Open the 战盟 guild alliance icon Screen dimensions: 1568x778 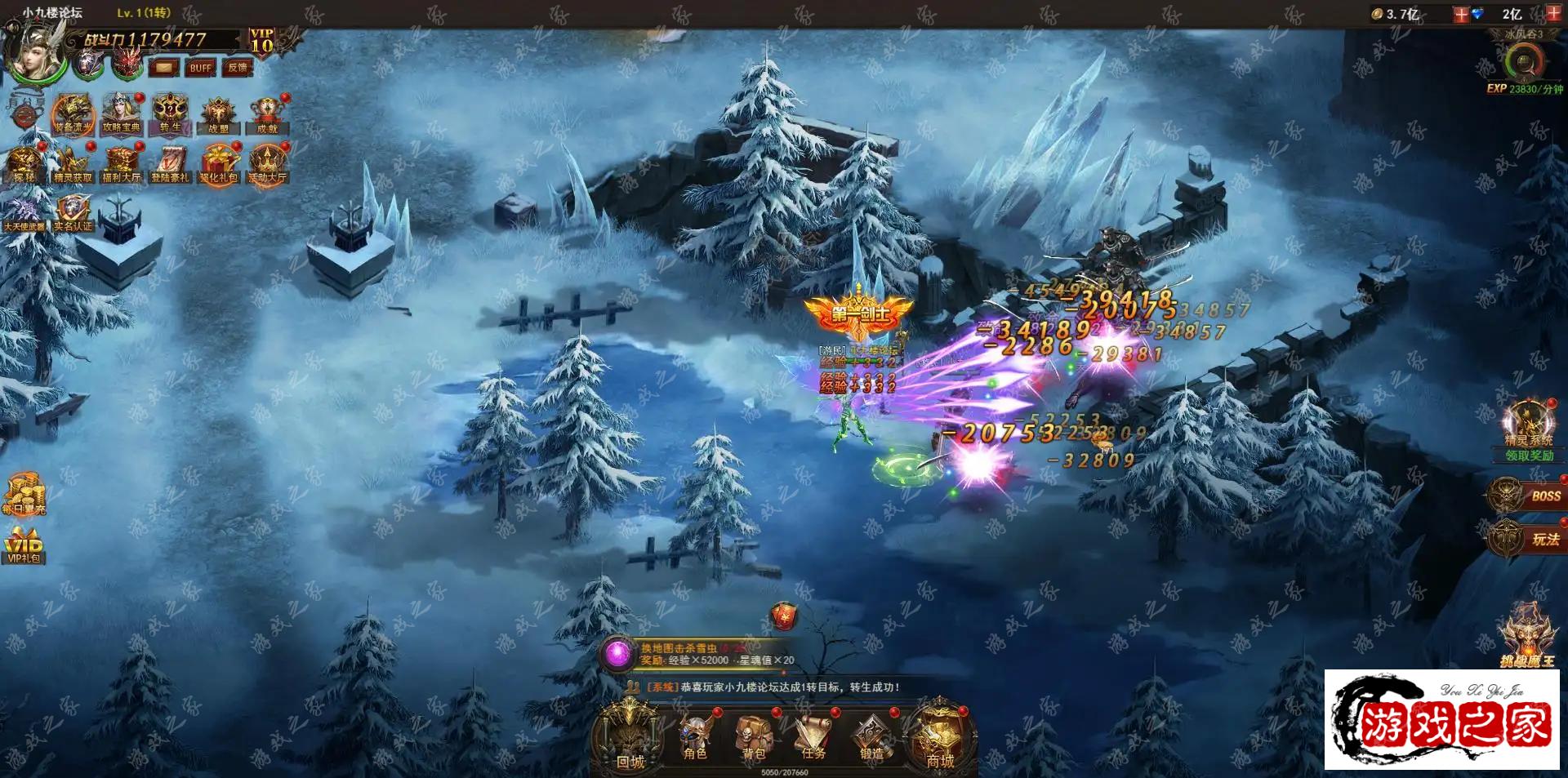tap(218, 115)
